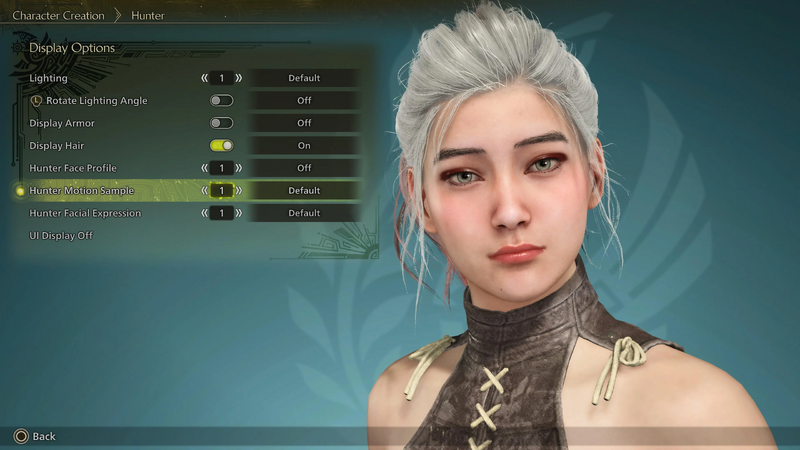Select the UI Display Off option
This screenshot has width=800, height=450.
61,235
